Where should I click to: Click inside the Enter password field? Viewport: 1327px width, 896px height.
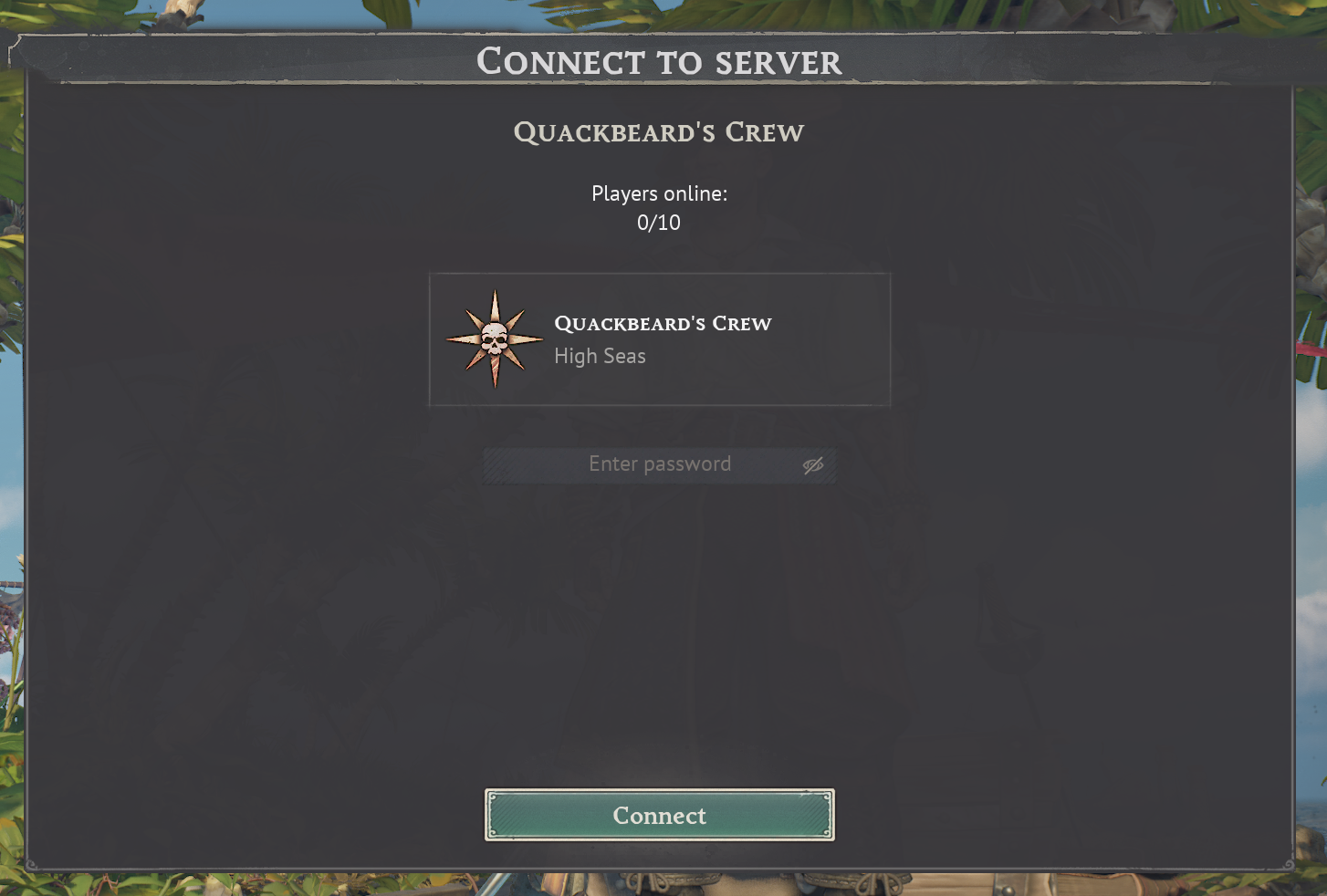click(660, 464)
